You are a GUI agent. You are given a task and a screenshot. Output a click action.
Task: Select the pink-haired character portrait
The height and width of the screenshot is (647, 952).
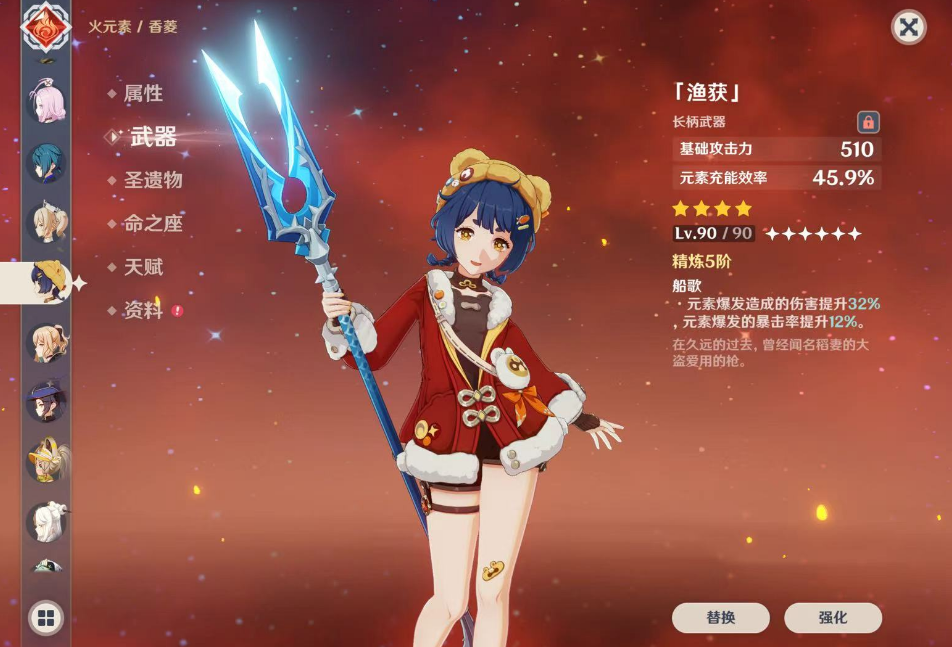[46, 103]
